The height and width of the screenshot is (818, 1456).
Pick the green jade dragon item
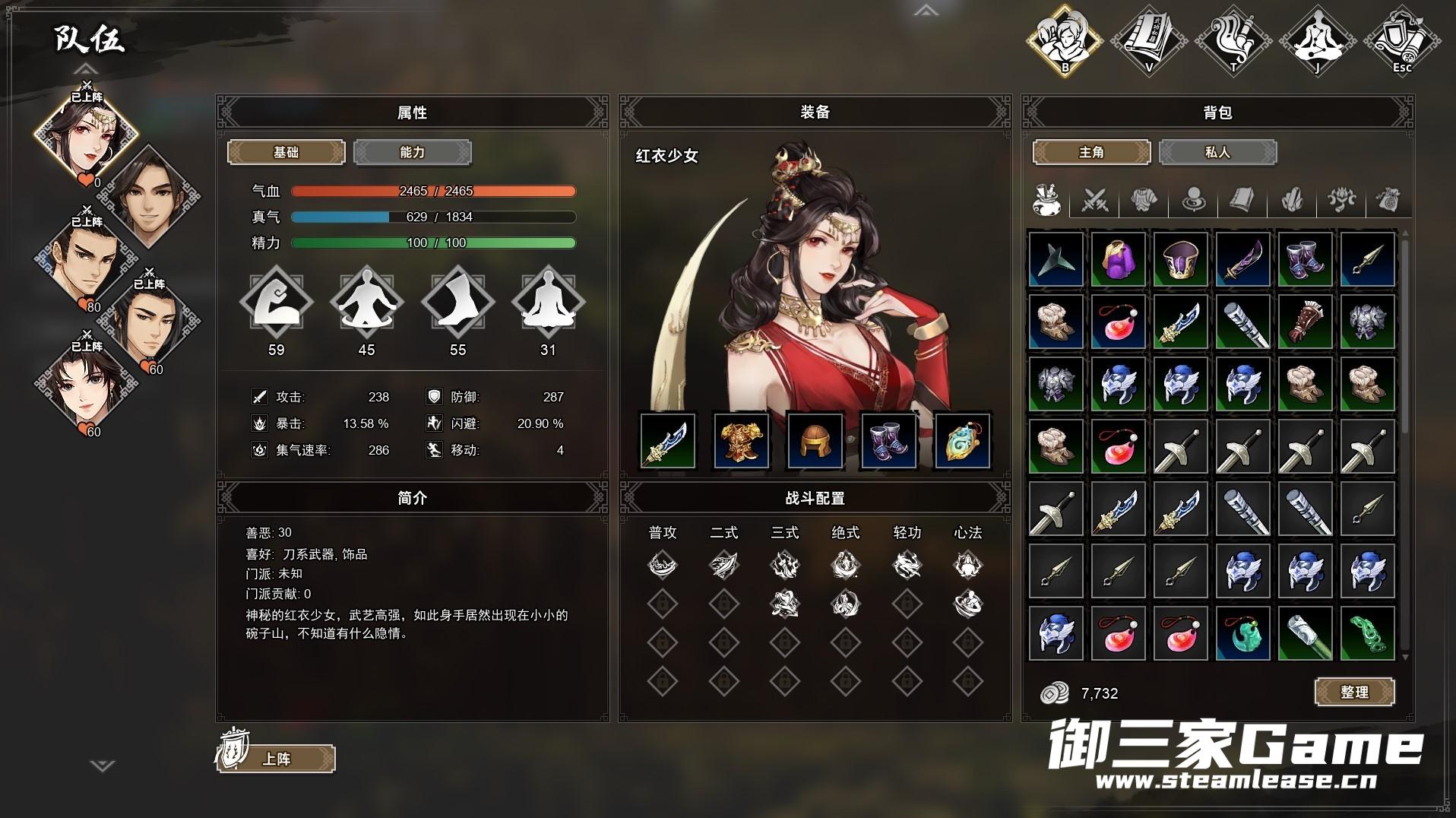point(1367,633)
